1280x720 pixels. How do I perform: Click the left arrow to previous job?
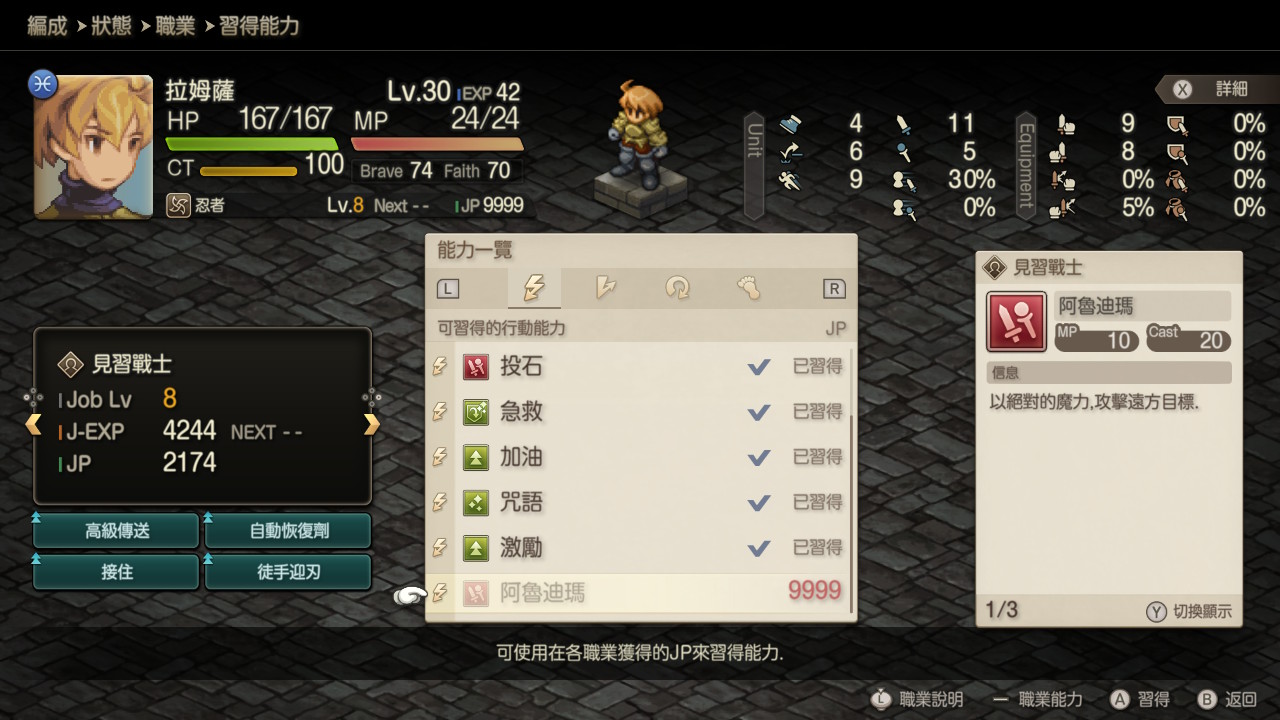[34, 425]
